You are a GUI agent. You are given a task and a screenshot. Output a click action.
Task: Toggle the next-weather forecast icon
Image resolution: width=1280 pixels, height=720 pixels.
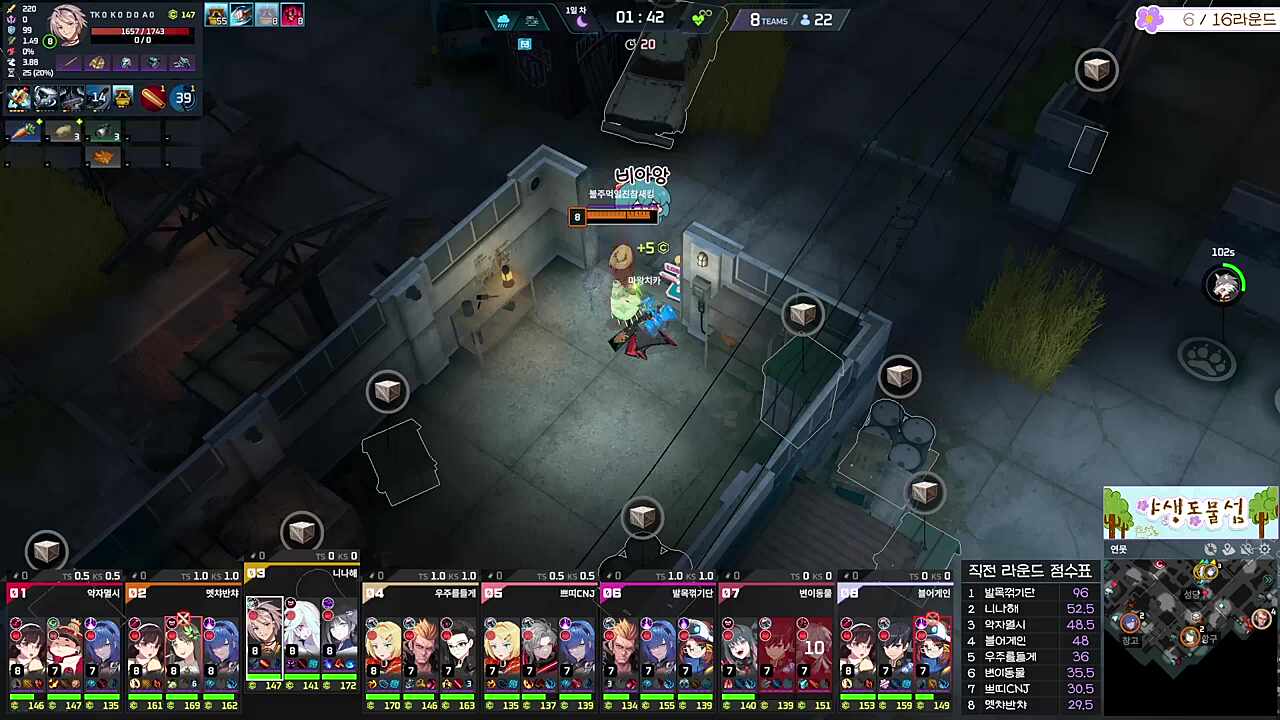pyautogui.click(x=531, y=19)
